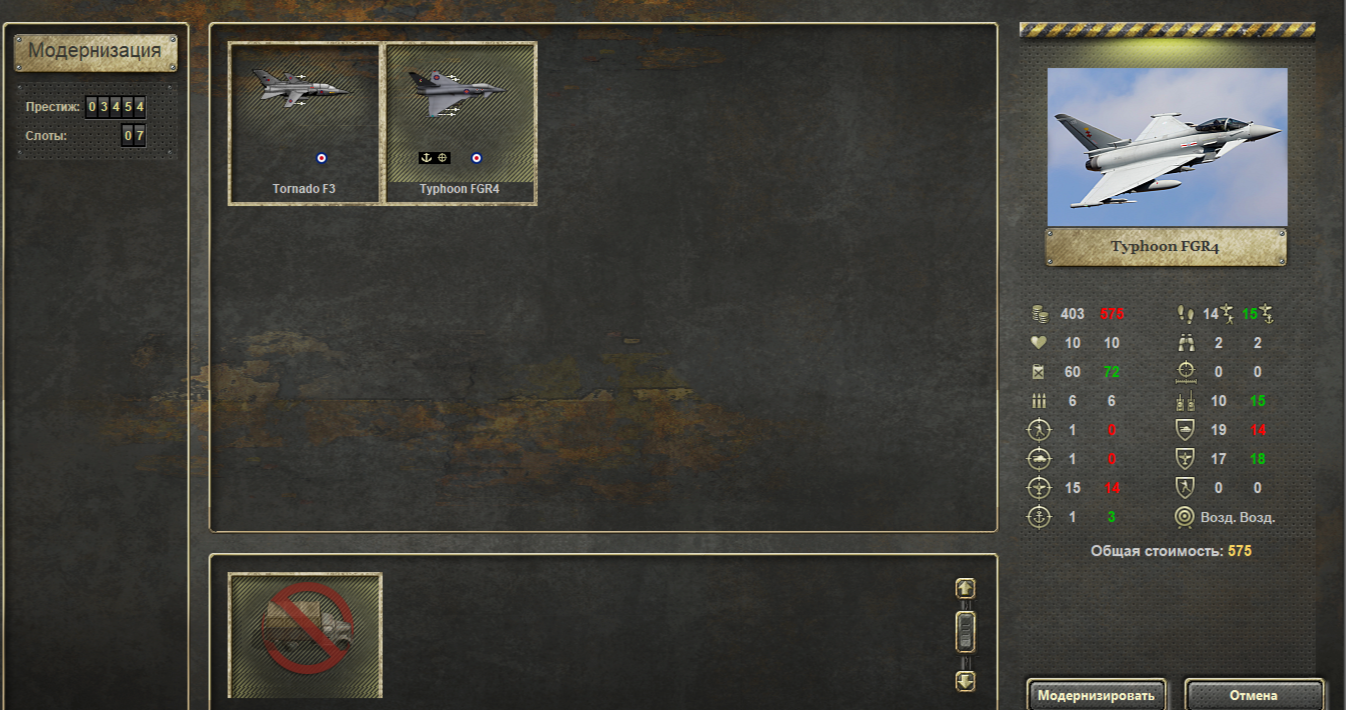Click the Typhoon FGR4 preview photo

pyautogui.click(x=1167, y=147)
